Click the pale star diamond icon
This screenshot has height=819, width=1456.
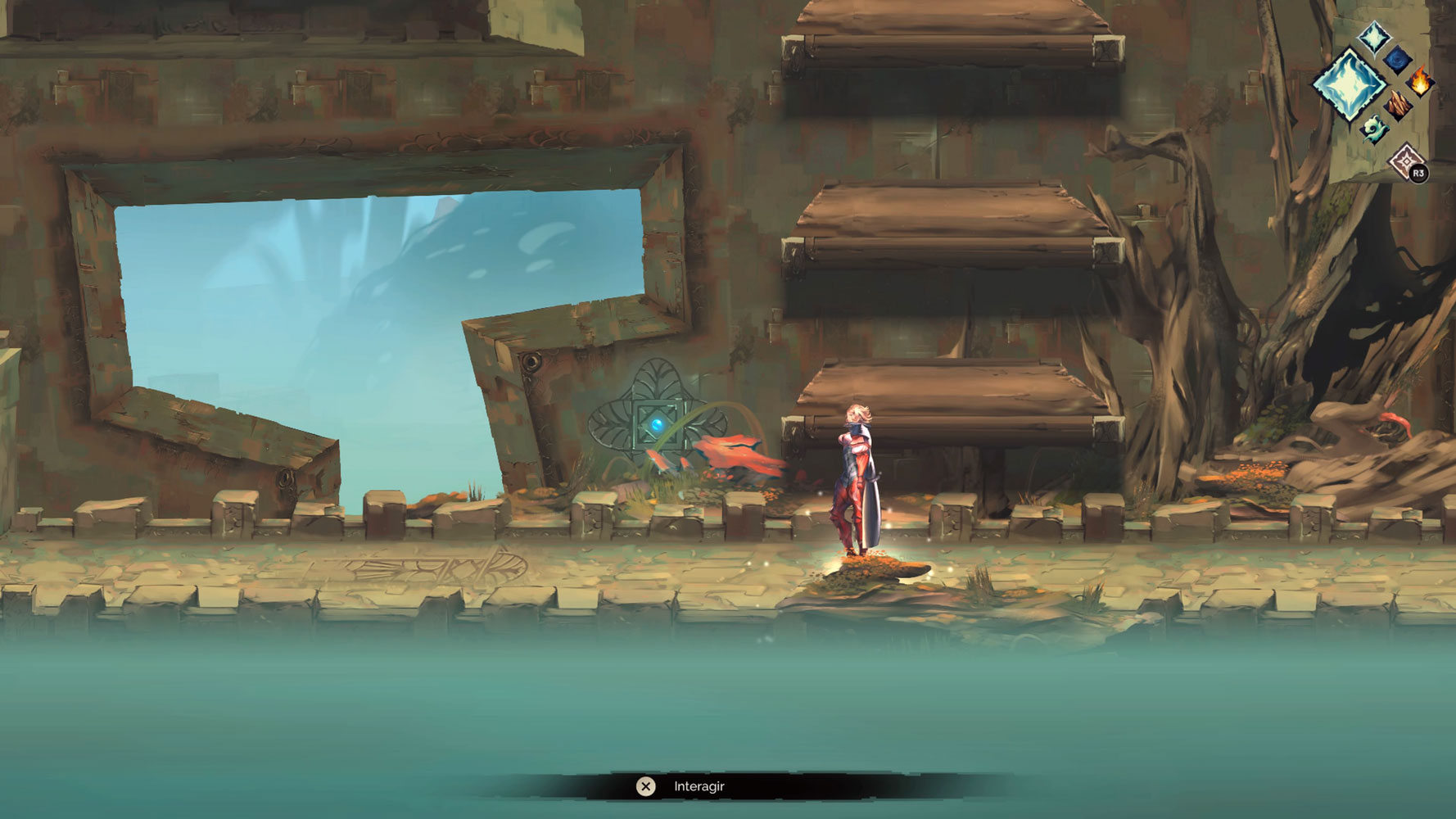click(1405, 160)
